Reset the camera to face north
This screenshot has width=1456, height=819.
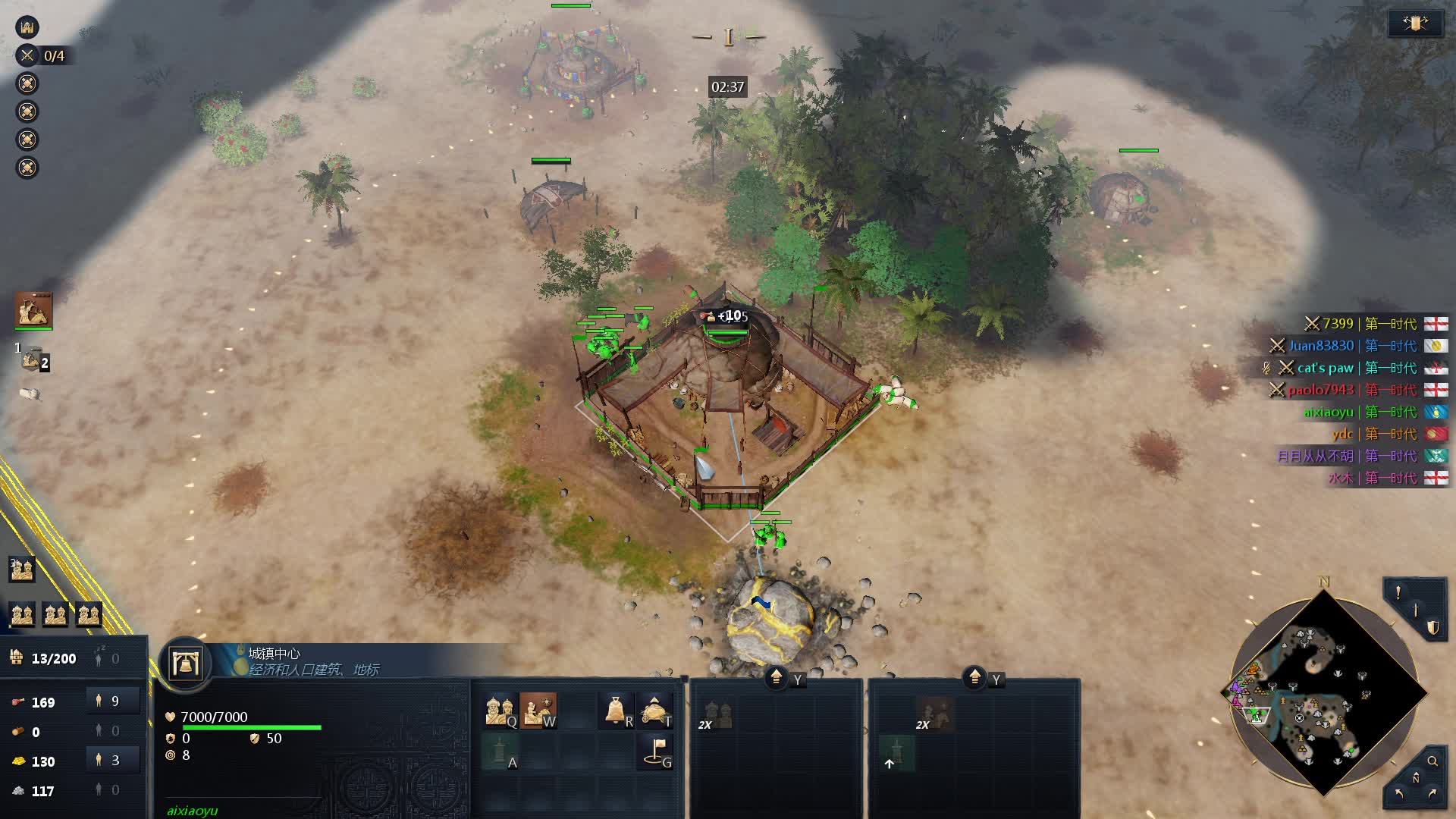1415,779
